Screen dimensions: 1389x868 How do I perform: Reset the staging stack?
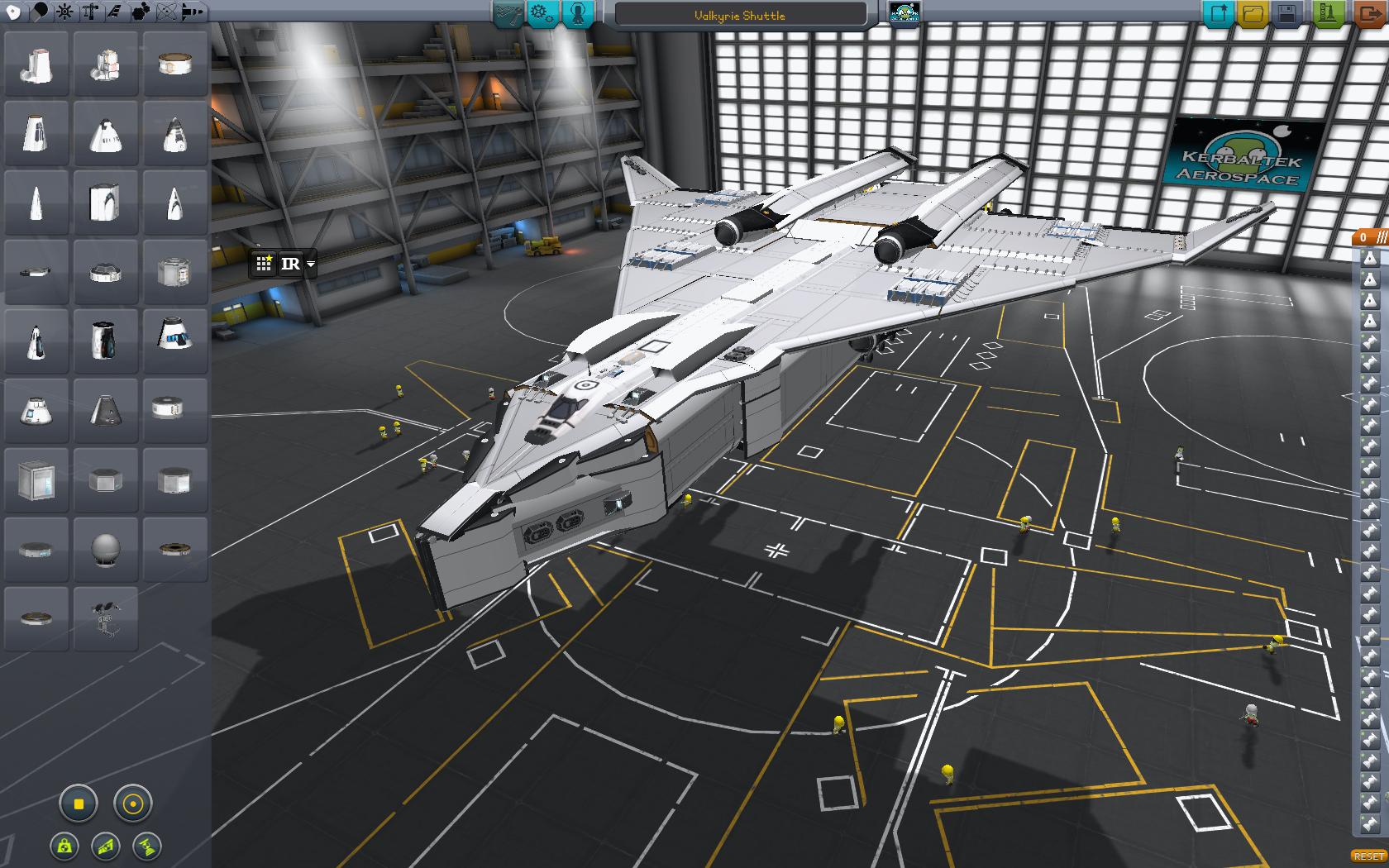point(1368,856)
